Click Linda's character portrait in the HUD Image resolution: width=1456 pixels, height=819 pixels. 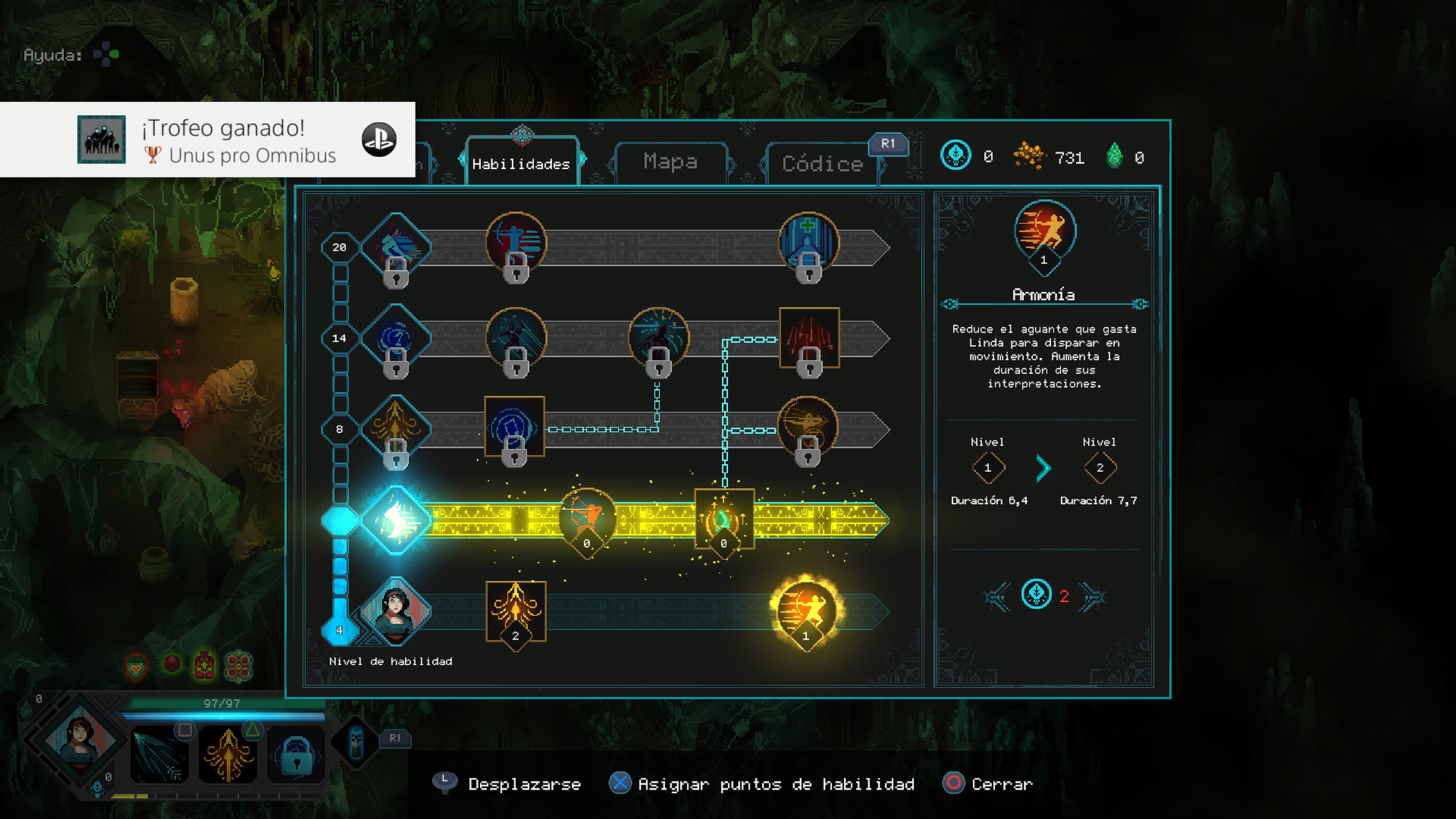coord(80,741)
